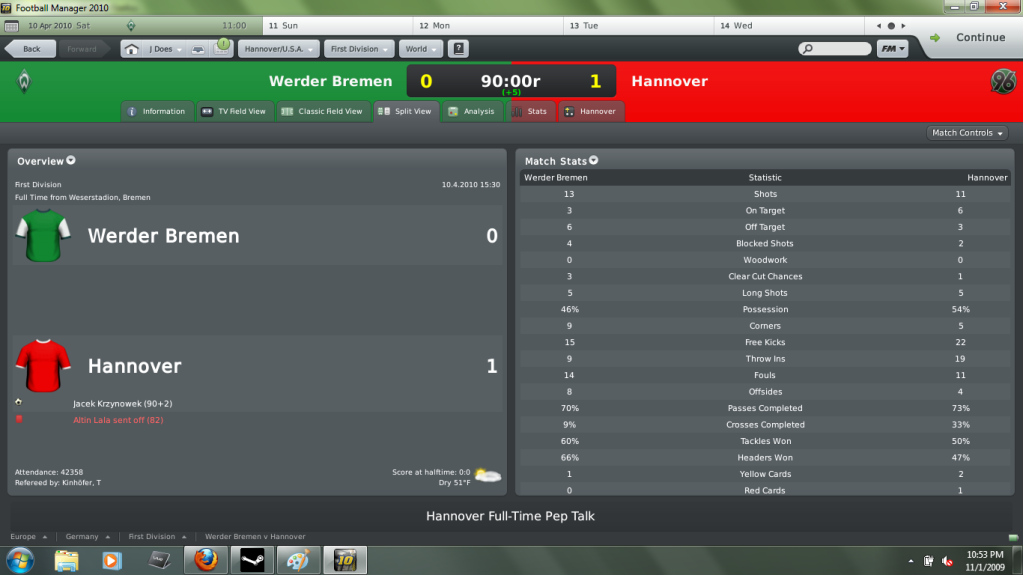Click the Continue button

tap(968, 38)
